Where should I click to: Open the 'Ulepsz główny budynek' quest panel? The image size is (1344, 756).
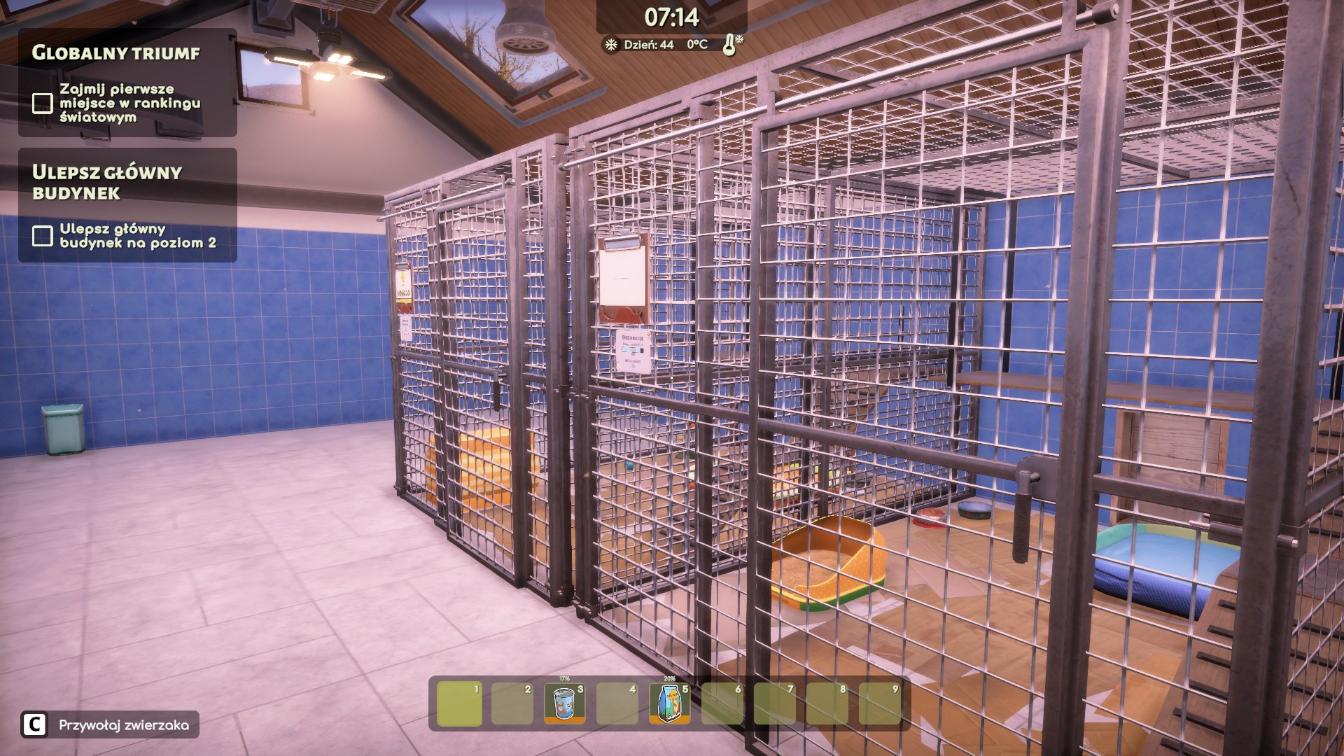coord(107,181)
